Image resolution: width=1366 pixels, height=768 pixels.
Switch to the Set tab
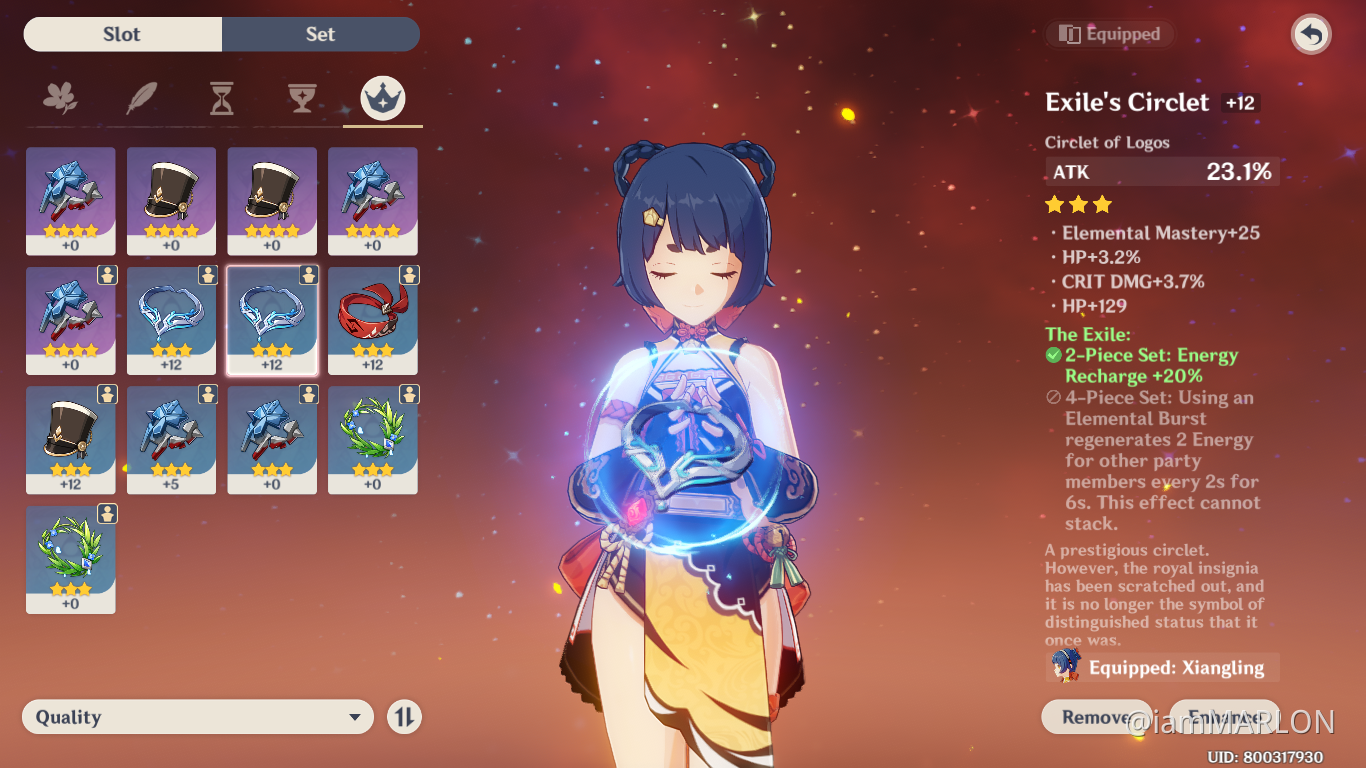[x=320, y=34]
